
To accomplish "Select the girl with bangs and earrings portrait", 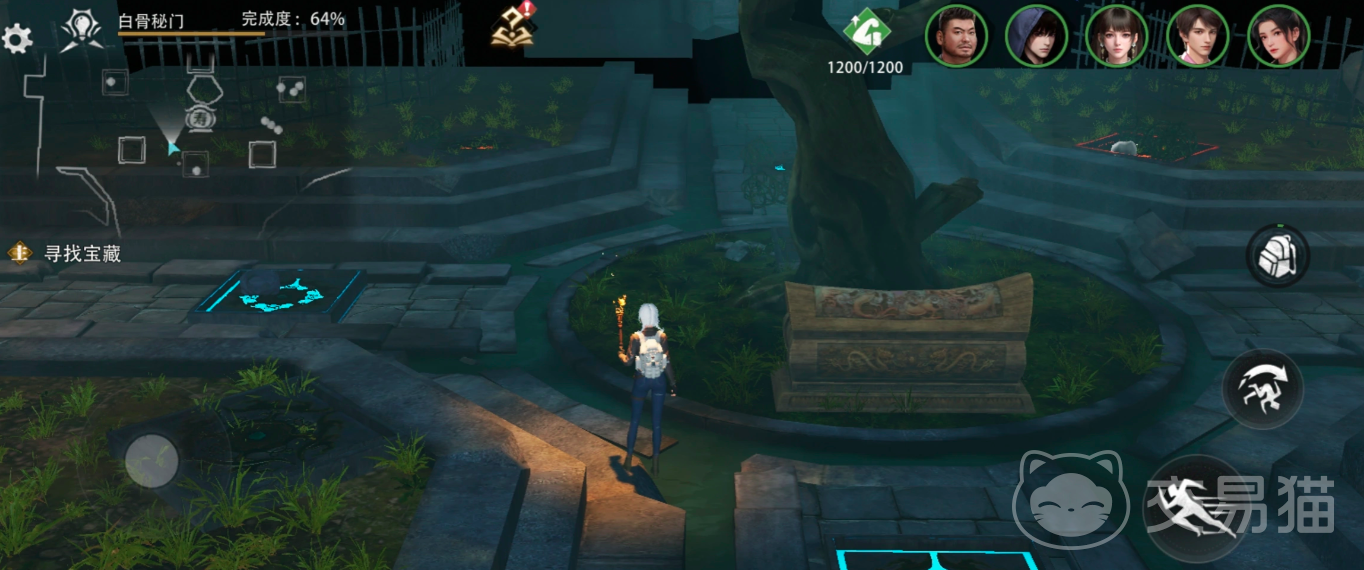I will pyautogui.click(x=1116, y=36).
